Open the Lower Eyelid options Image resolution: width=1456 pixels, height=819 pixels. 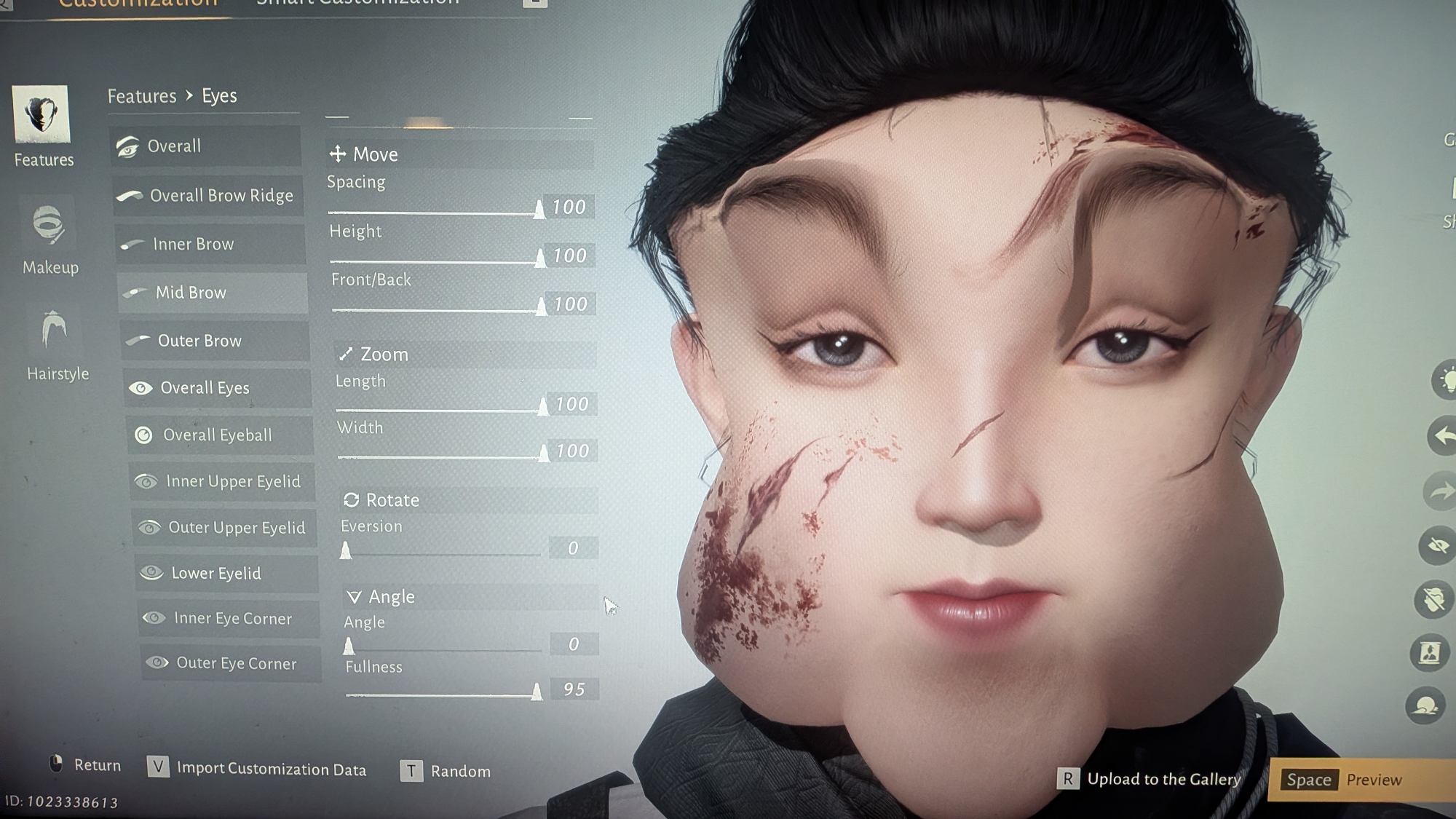pos(226,573)
